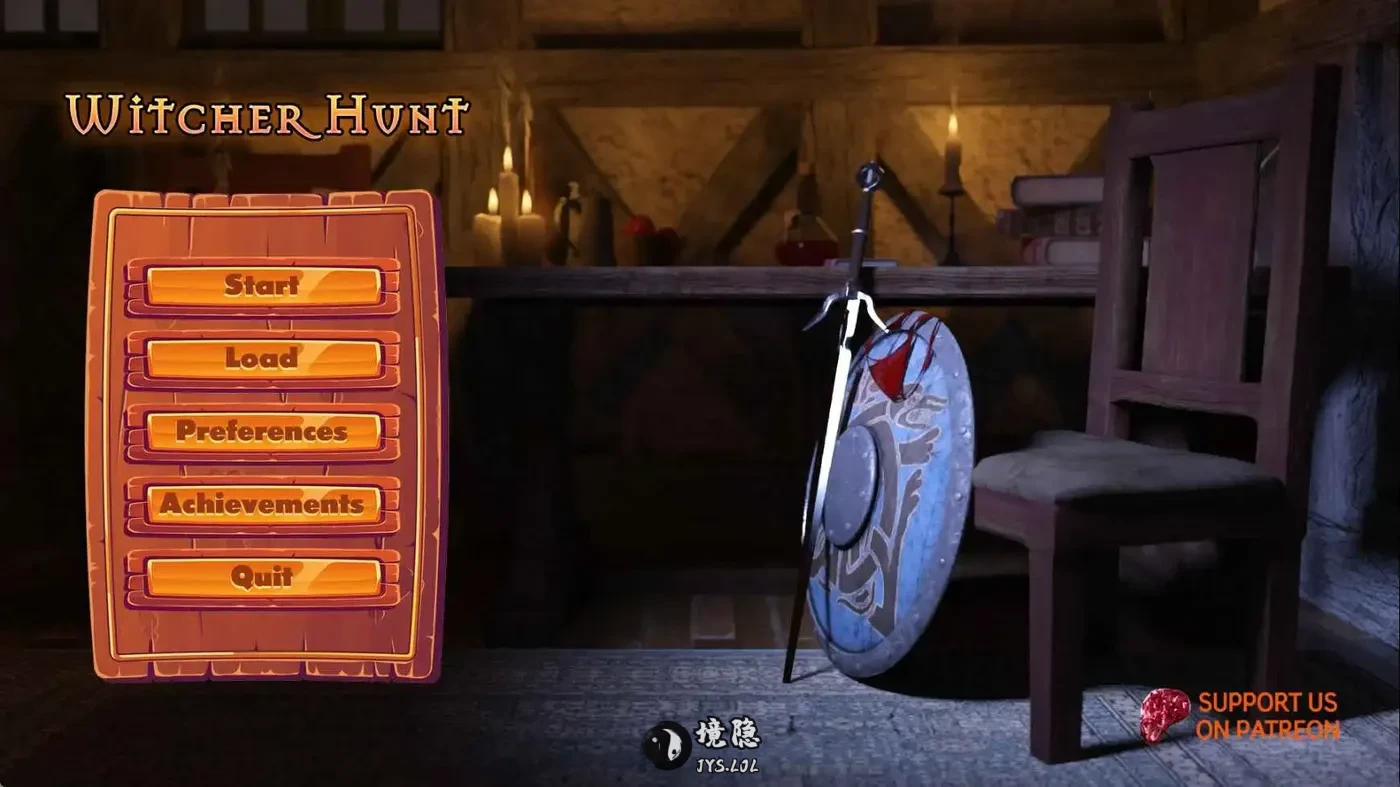Open the Preferences menu
The height and width of the screenshot is (787, 1400).
[x=262, y=432]
